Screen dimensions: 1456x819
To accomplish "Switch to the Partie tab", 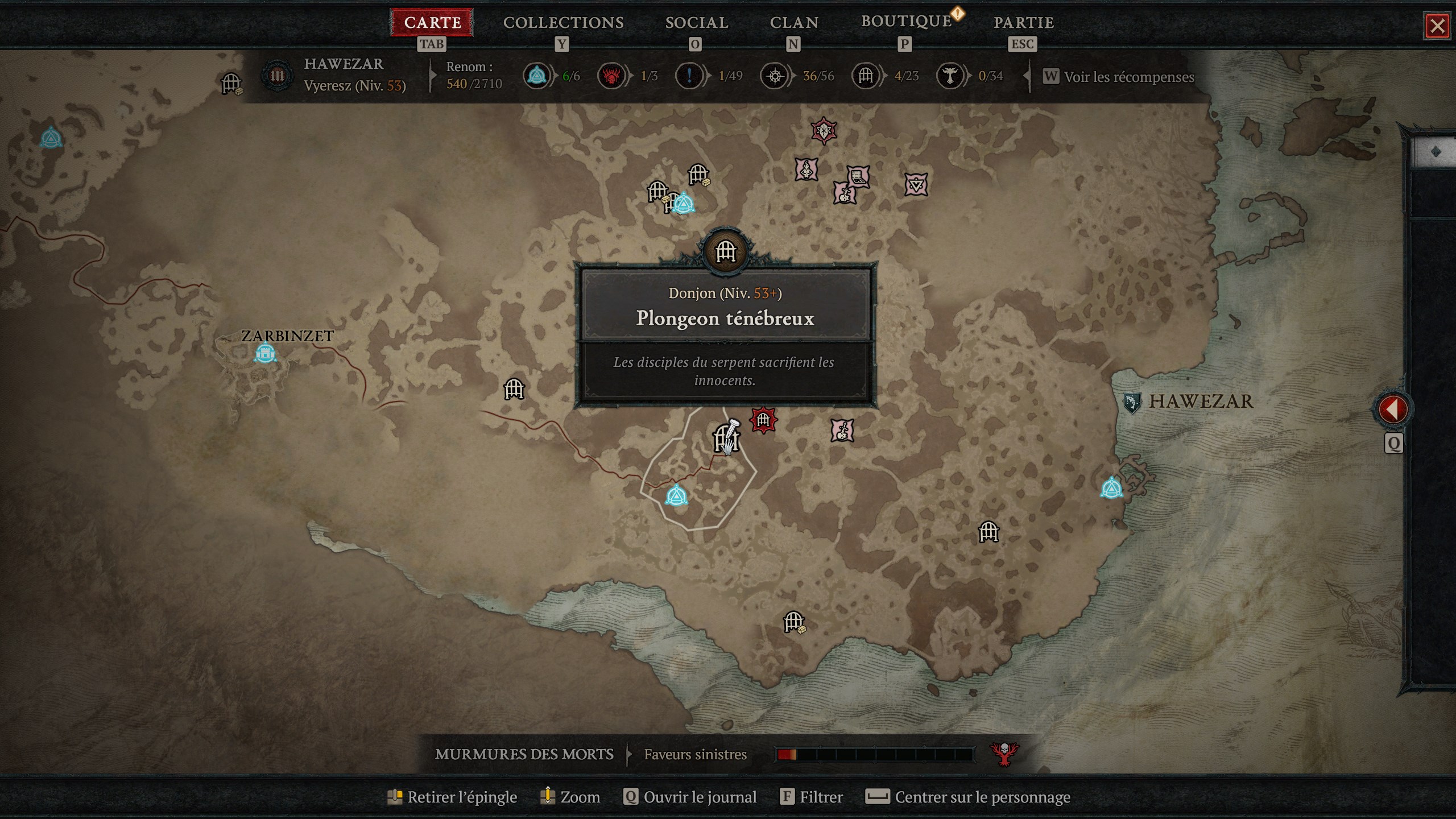I will click(x=1023, y=23).
